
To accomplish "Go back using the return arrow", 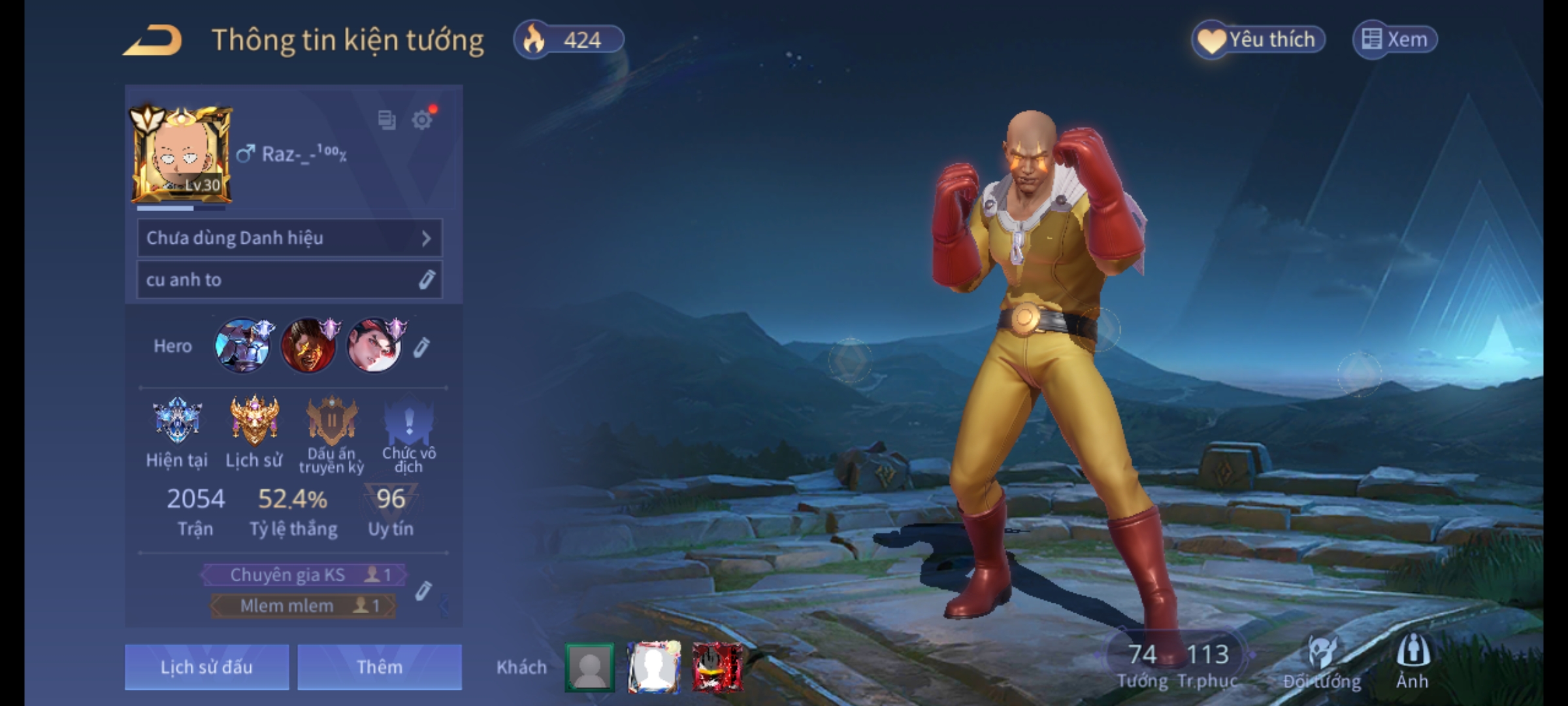I will (x=154, y=41).
